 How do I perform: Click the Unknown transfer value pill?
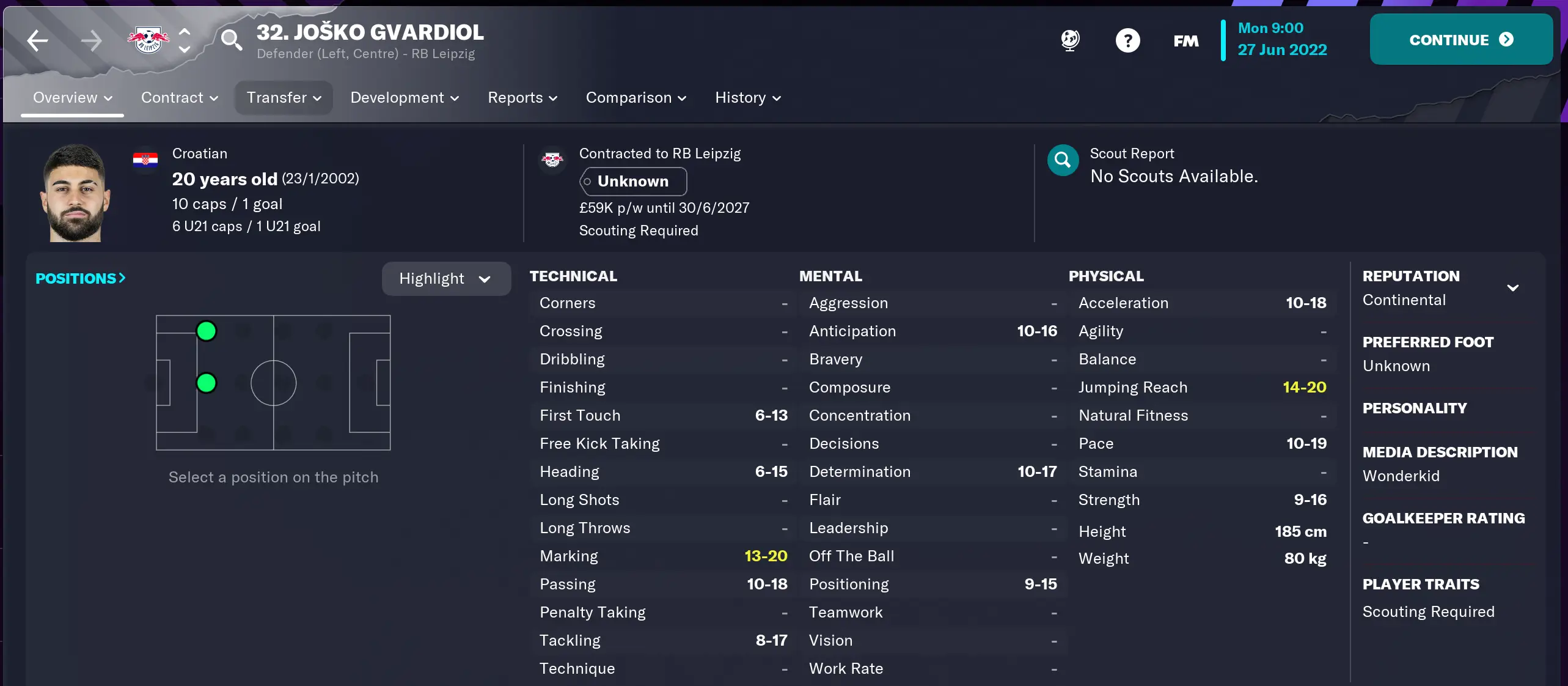[633, 182]
